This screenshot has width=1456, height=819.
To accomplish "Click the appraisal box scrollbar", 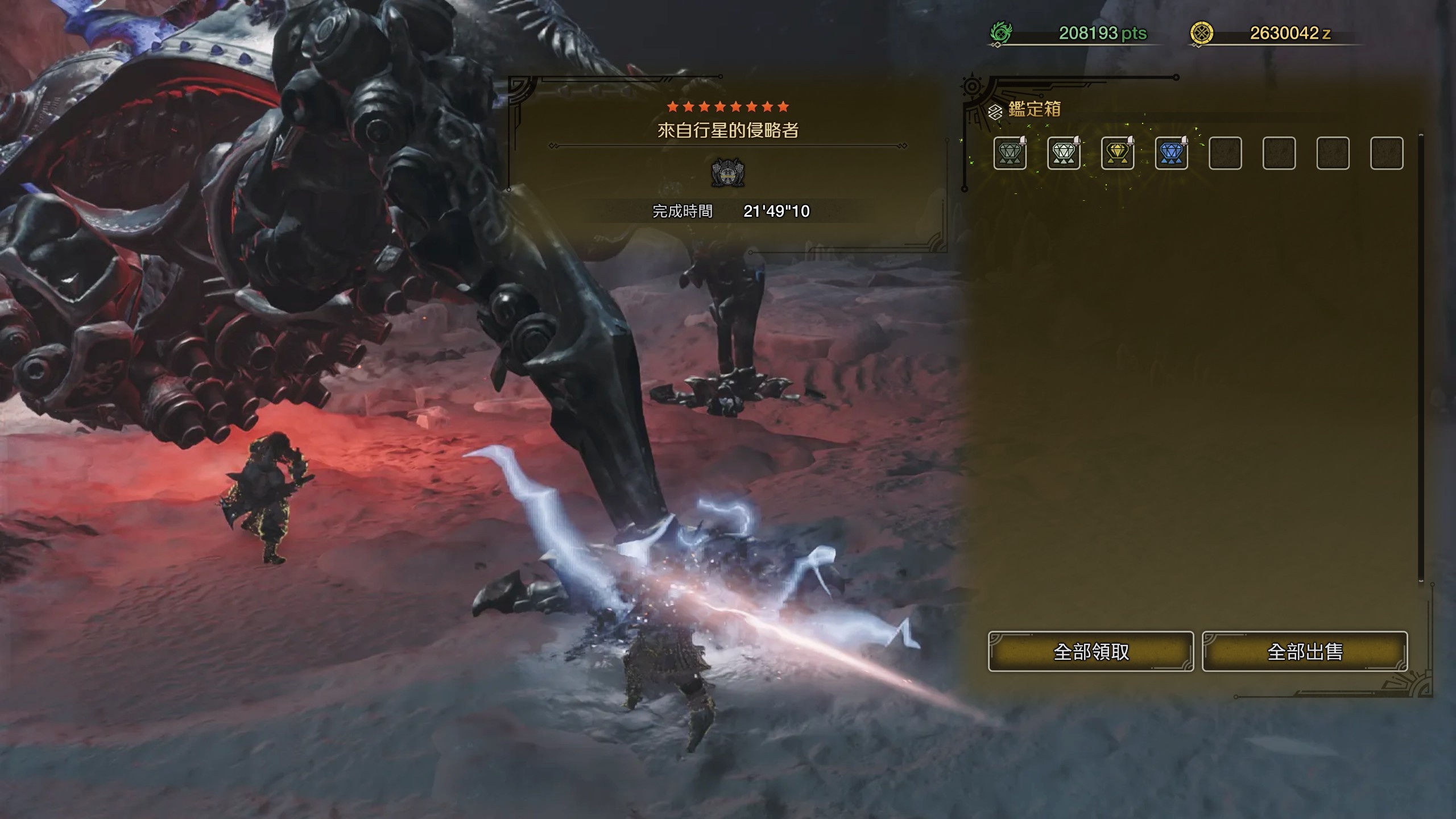I will (x=1421, y=358).
